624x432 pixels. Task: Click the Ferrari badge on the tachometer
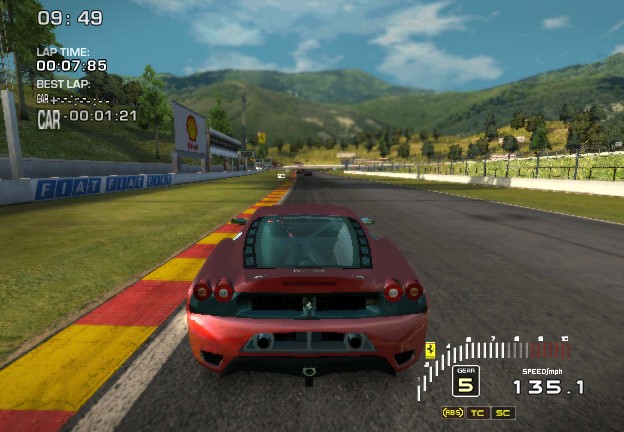(430, 349)
